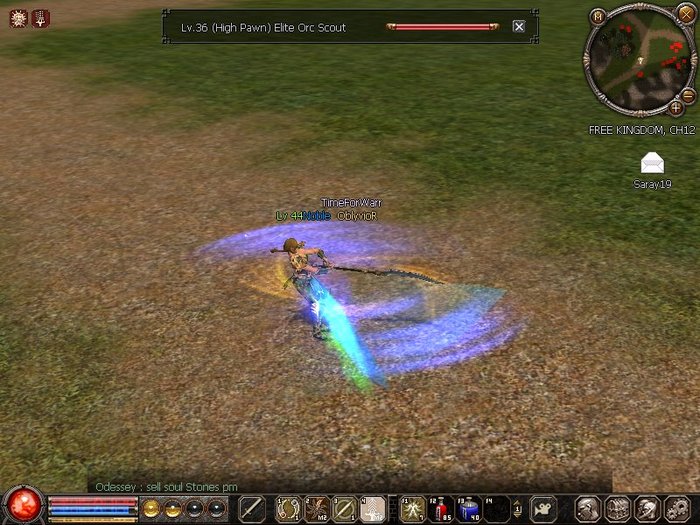Open the minimap's full map with M button
This screenshot has height=525, width=700.
coord(598,15)
